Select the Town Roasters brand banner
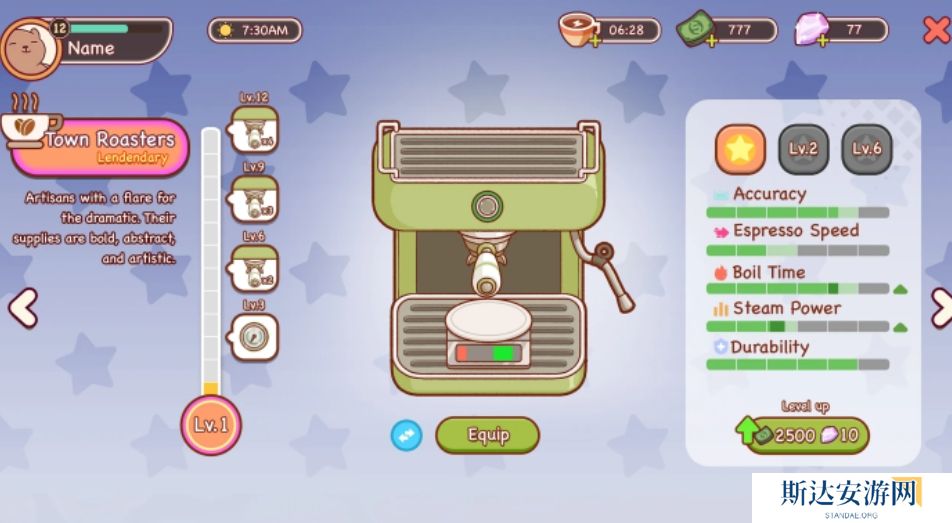This screenshot has width=952, height=523. [x=100, y=146]
